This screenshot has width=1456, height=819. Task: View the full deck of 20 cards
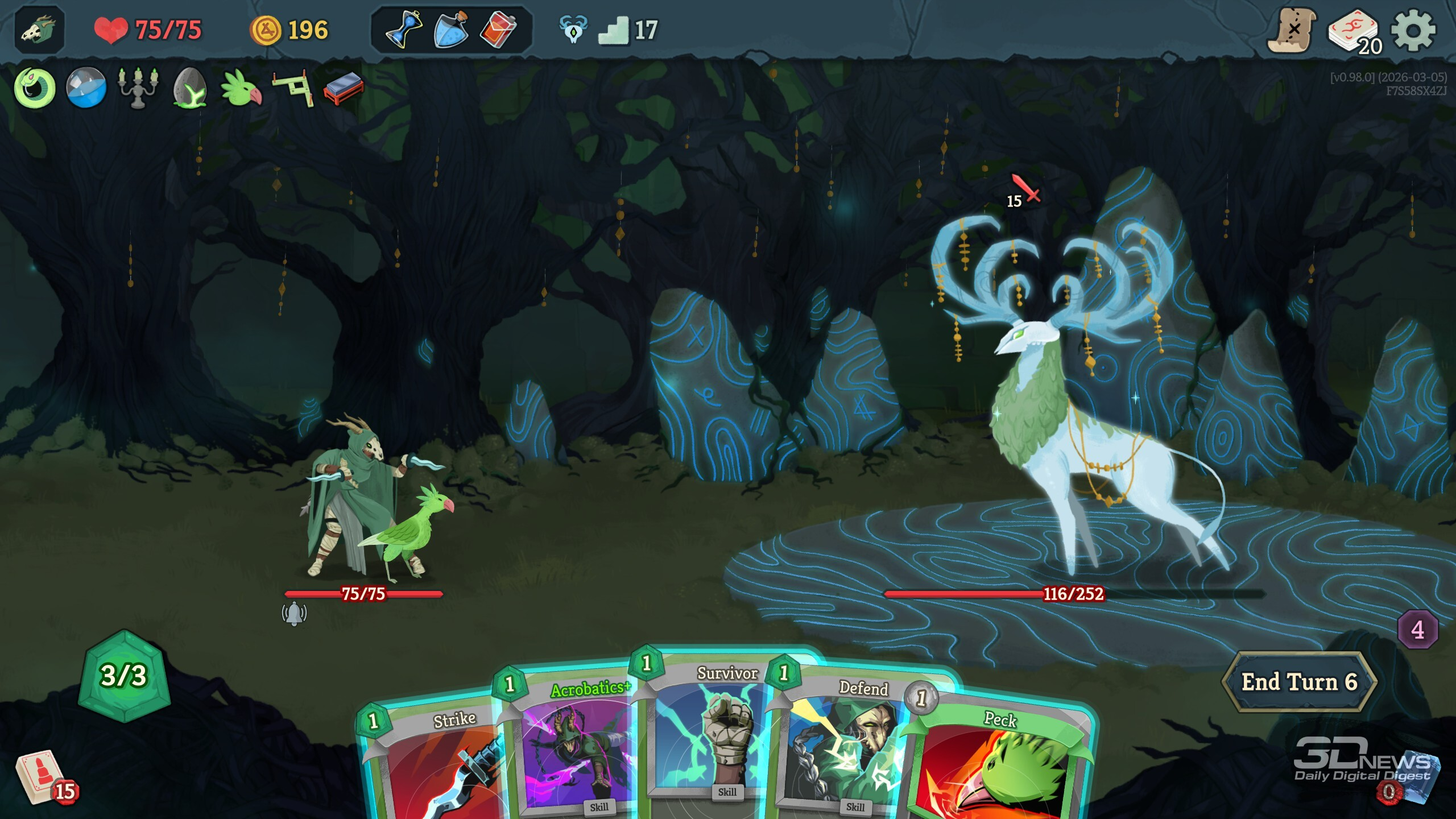[x=1354, y=32]
